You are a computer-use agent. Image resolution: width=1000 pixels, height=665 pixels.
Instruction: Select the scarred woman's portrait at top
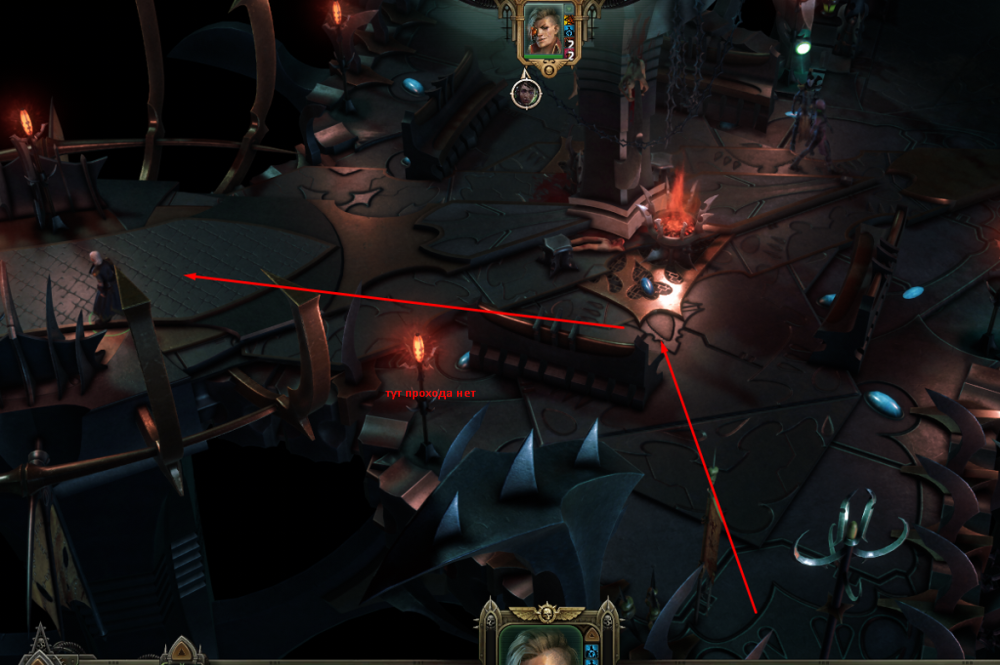(543, 30)
